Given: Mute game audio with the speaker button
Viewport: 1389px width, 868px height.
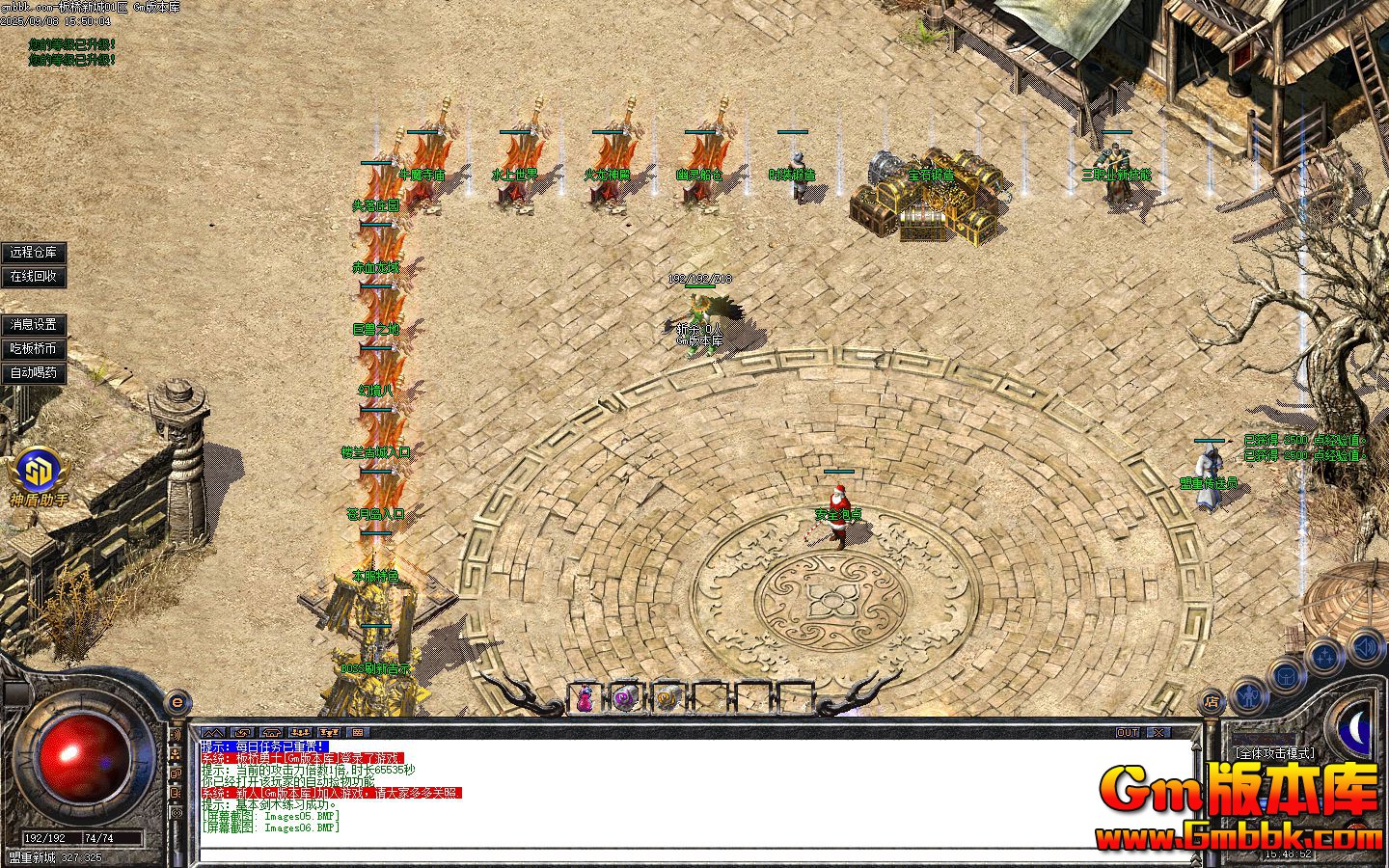Looking at the screenshot, I should coord(1366,646).
